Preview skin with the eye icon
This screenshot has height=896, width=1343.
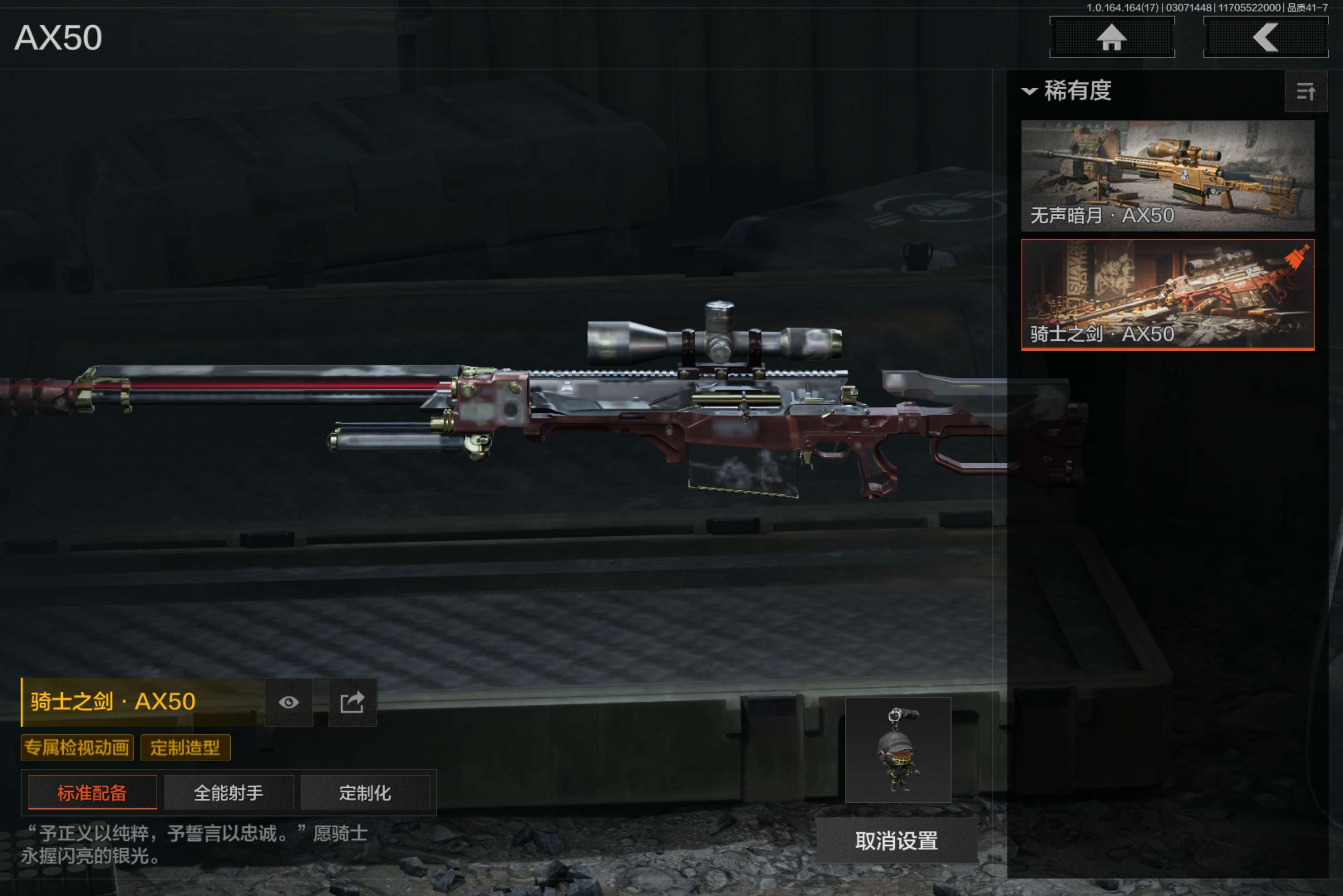(x=289, y=702)
